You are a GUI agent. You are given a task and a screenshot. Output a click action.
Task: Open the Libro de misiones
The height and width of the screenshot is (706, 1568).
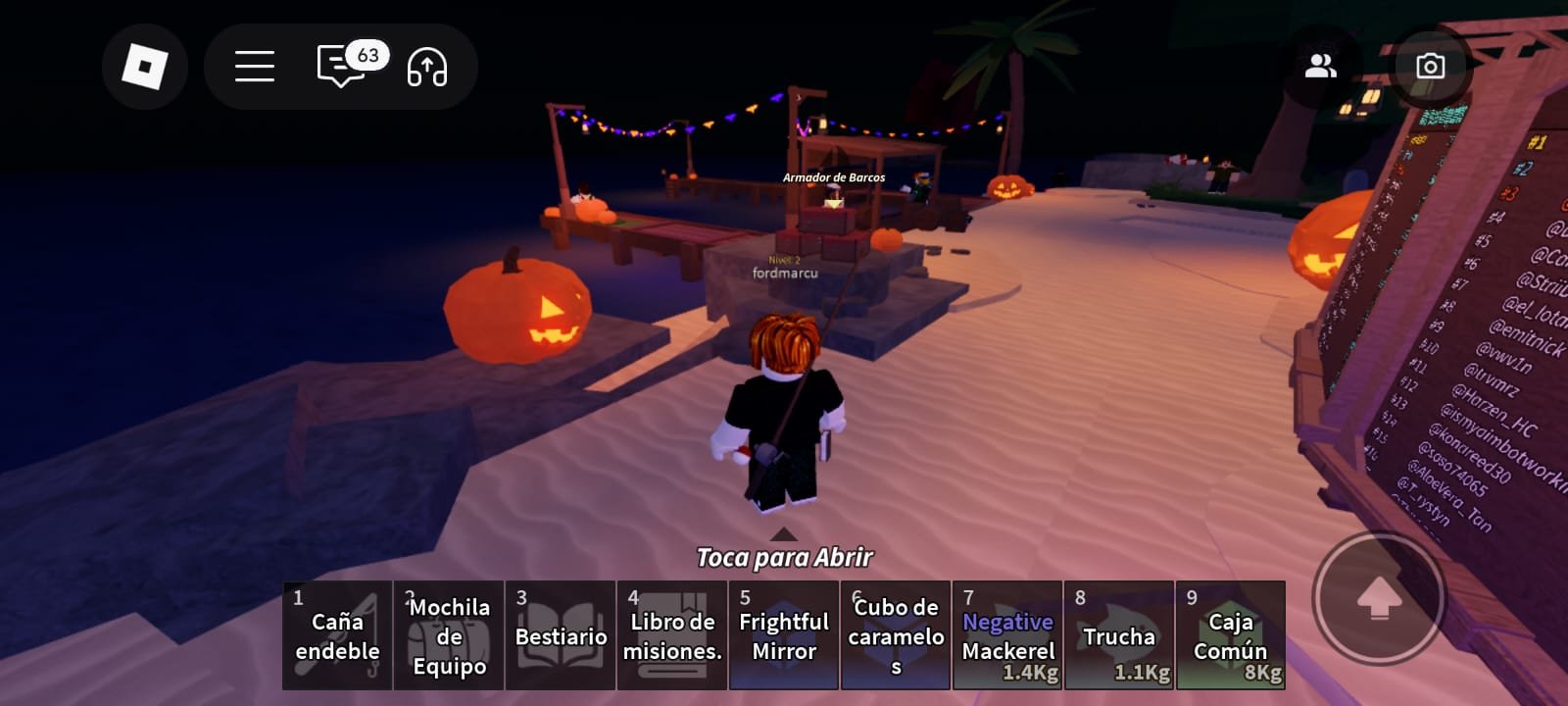[672, 635]
